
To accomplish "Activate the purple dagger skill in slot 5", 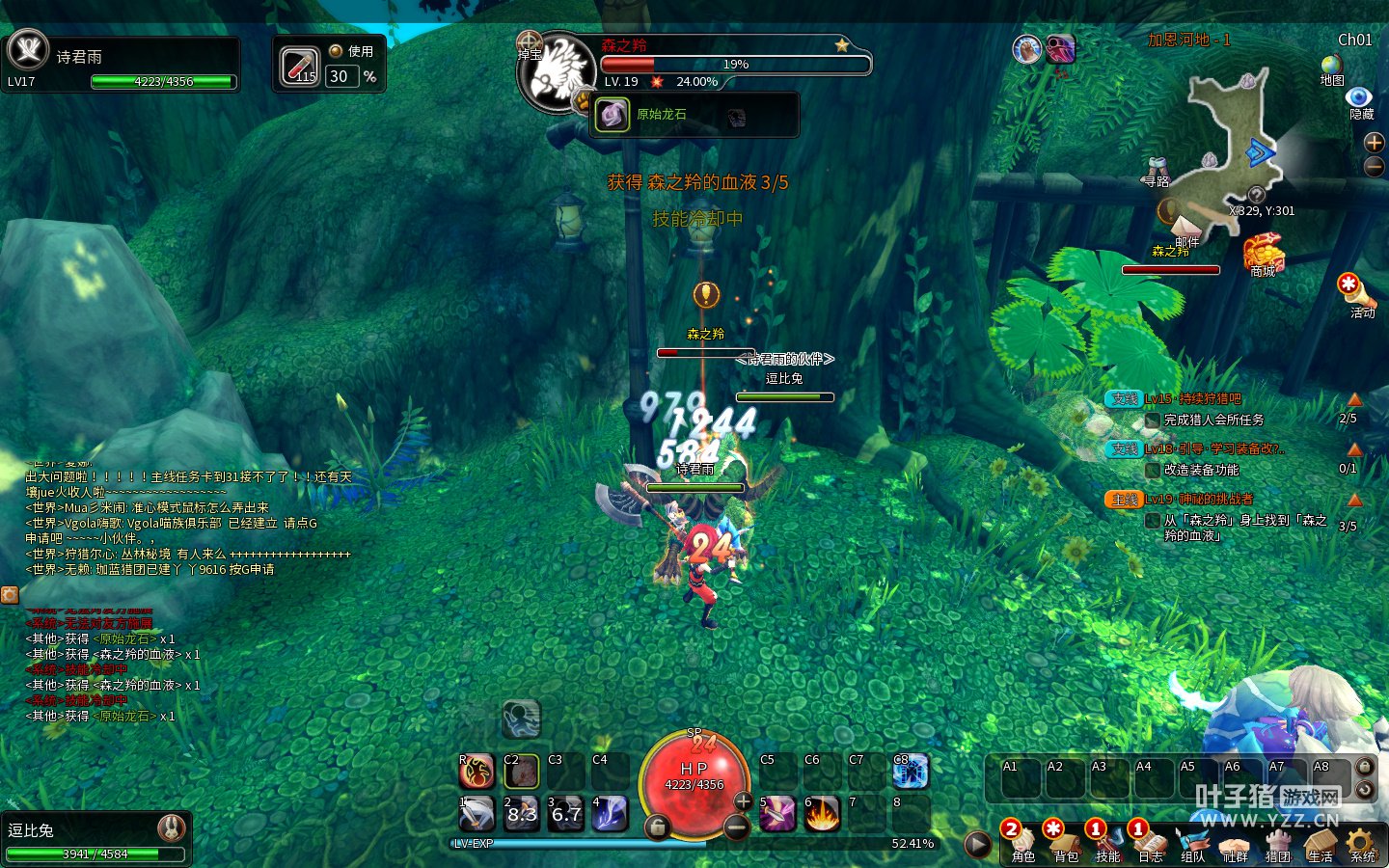I will [776, 814].
